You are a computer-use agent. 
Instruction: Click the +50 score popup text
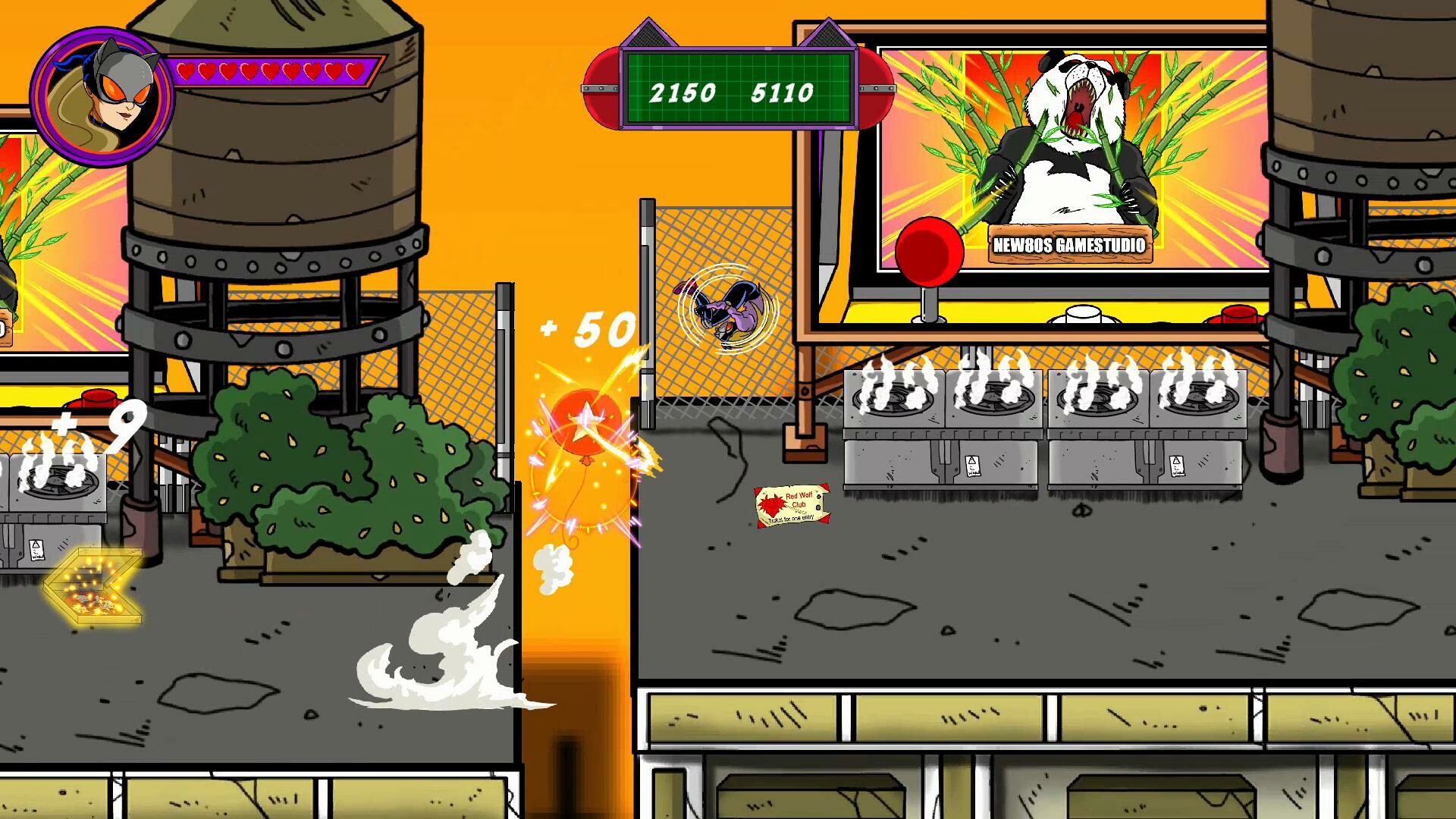pos(585,331)
